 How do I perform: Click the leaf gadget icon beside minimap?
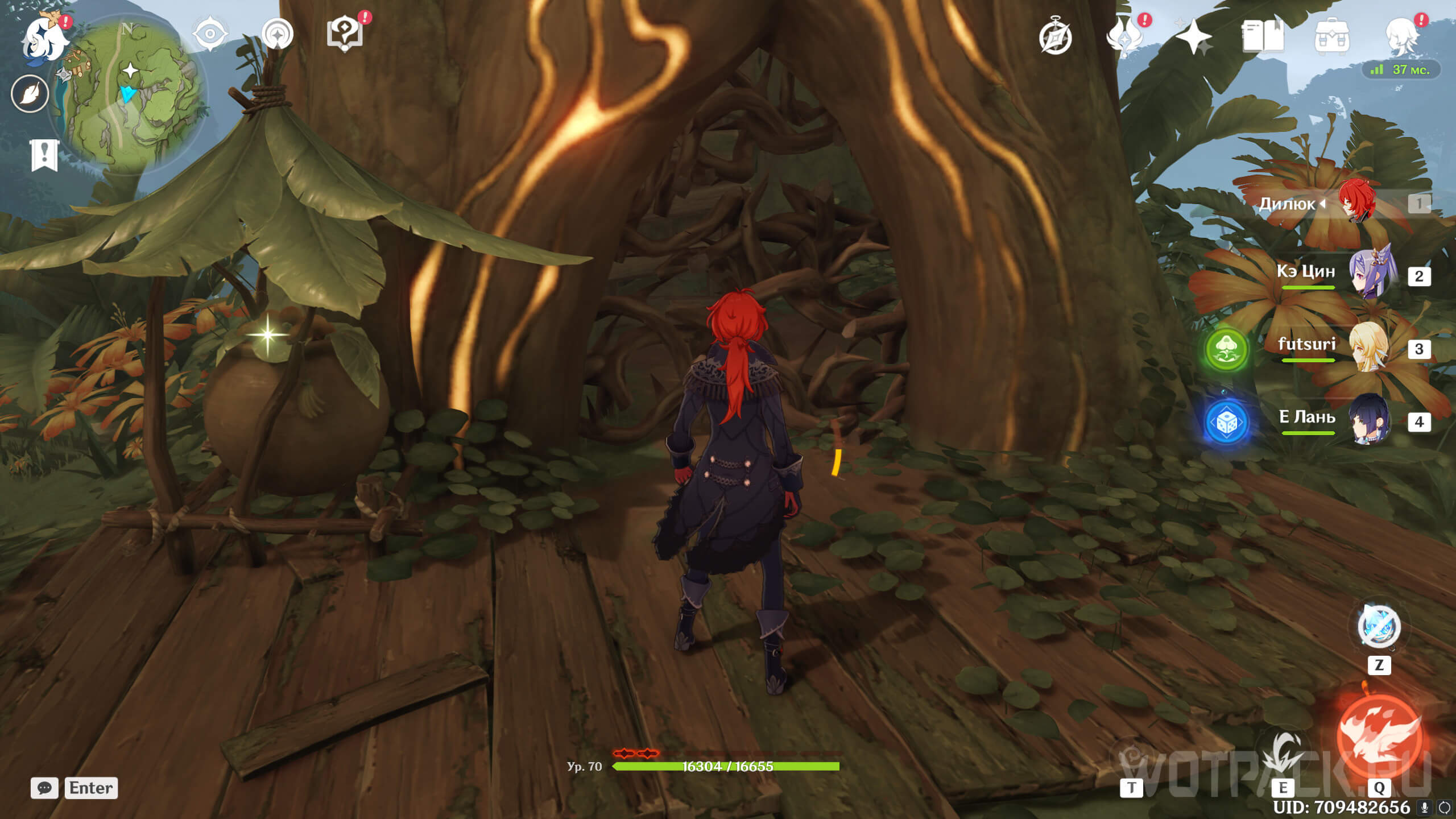pyautogui.click(x=30, y=94)
